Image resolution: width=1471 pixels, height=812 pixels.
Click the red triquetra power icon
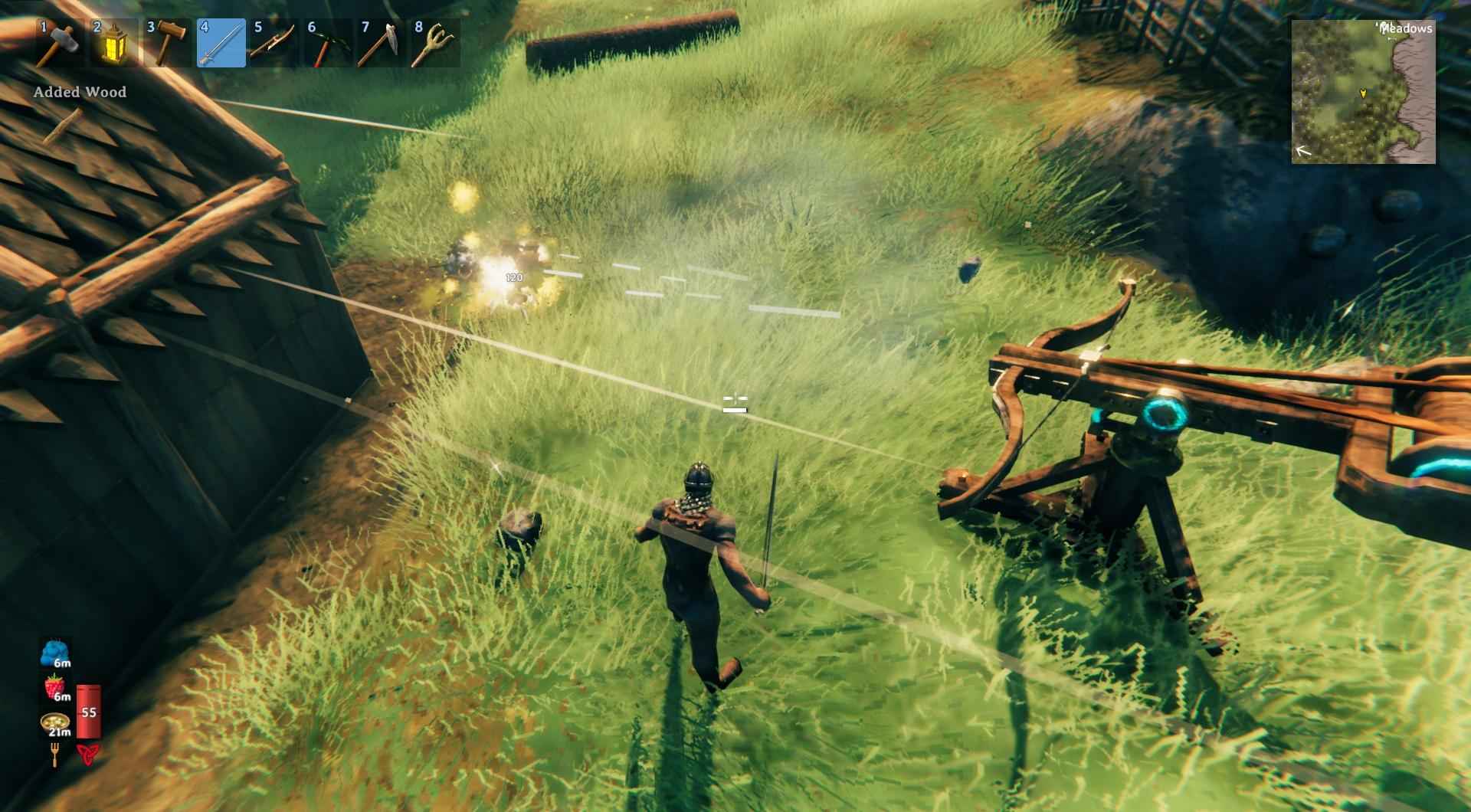(x=87, y=755)
